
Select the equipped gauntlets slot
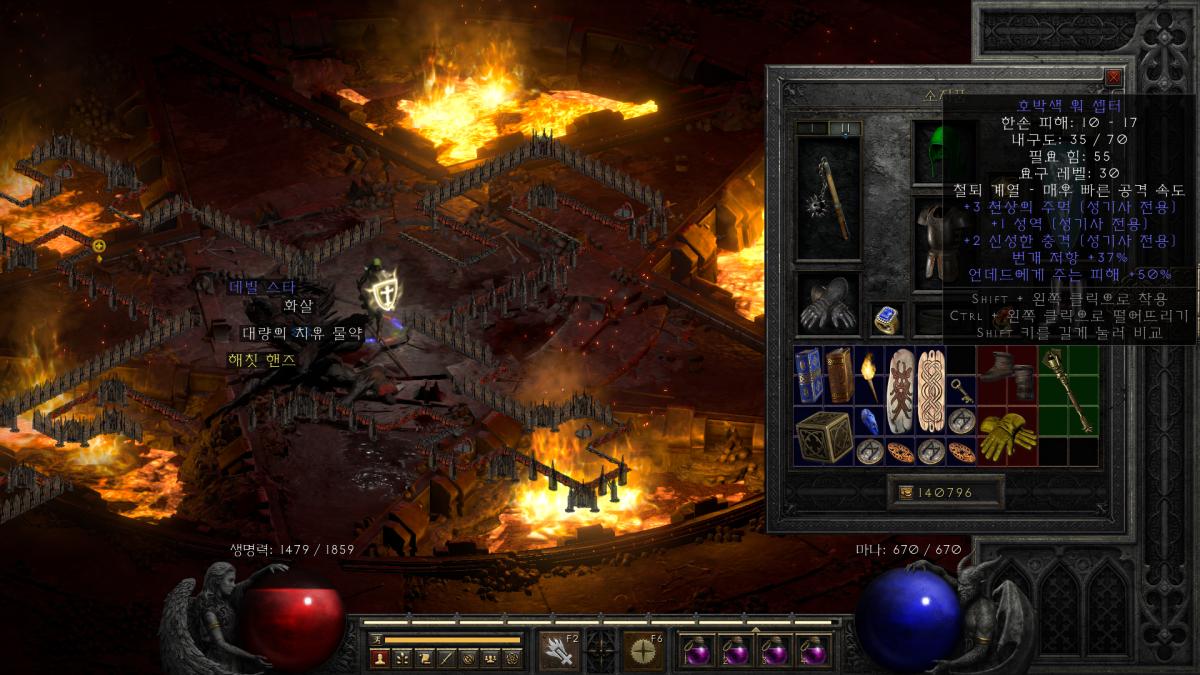[x=827, y=305]
